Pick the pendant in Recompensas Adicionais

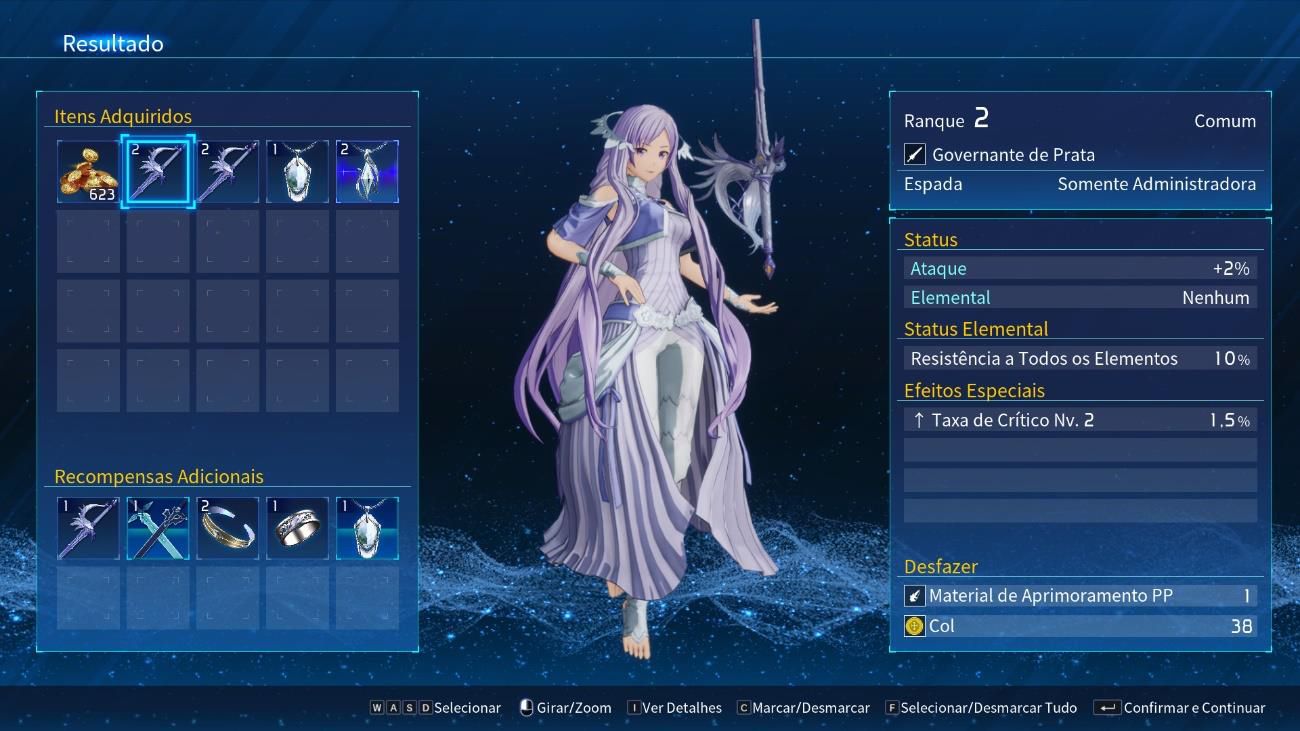click(367, 528)
